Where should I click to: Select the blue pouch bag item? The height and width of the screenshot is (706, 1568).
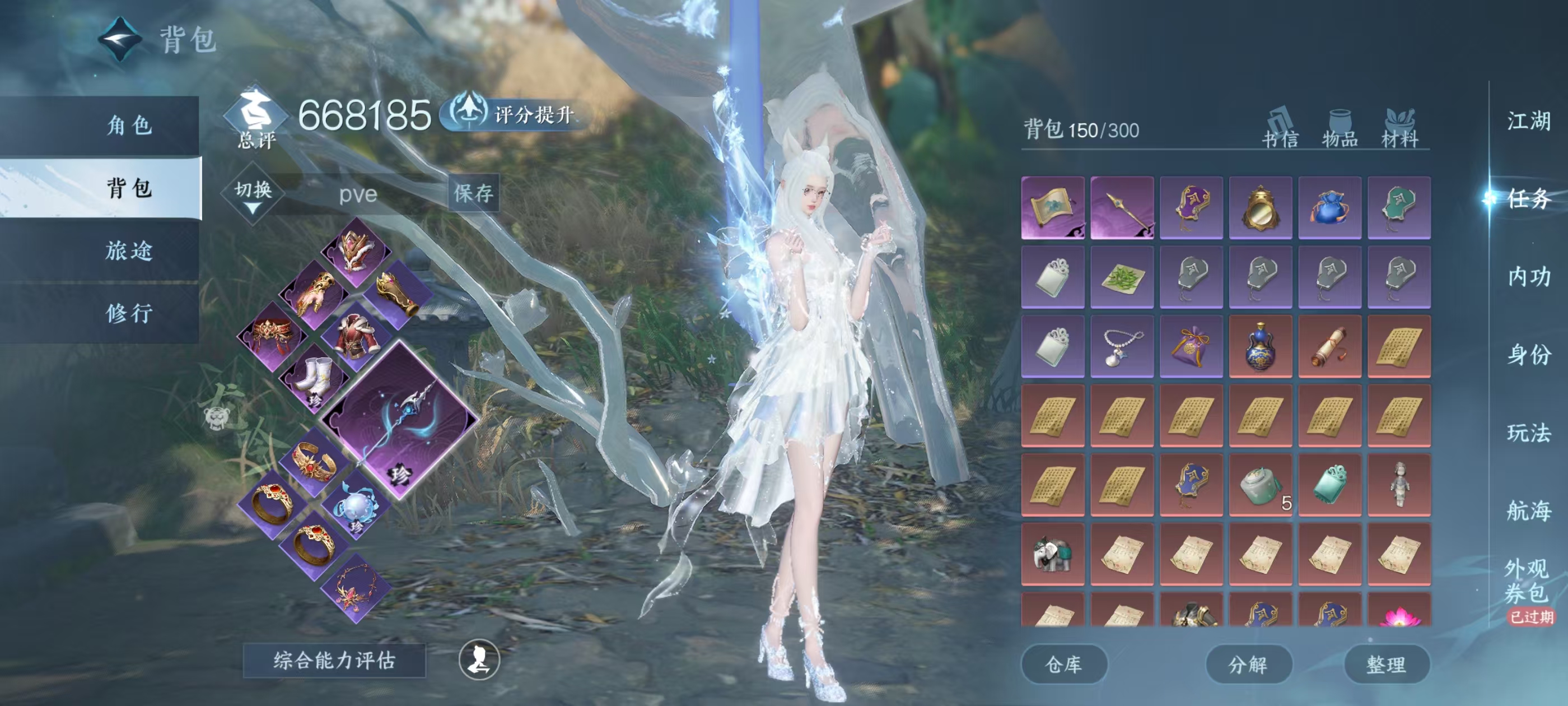tap(1330, 208)
